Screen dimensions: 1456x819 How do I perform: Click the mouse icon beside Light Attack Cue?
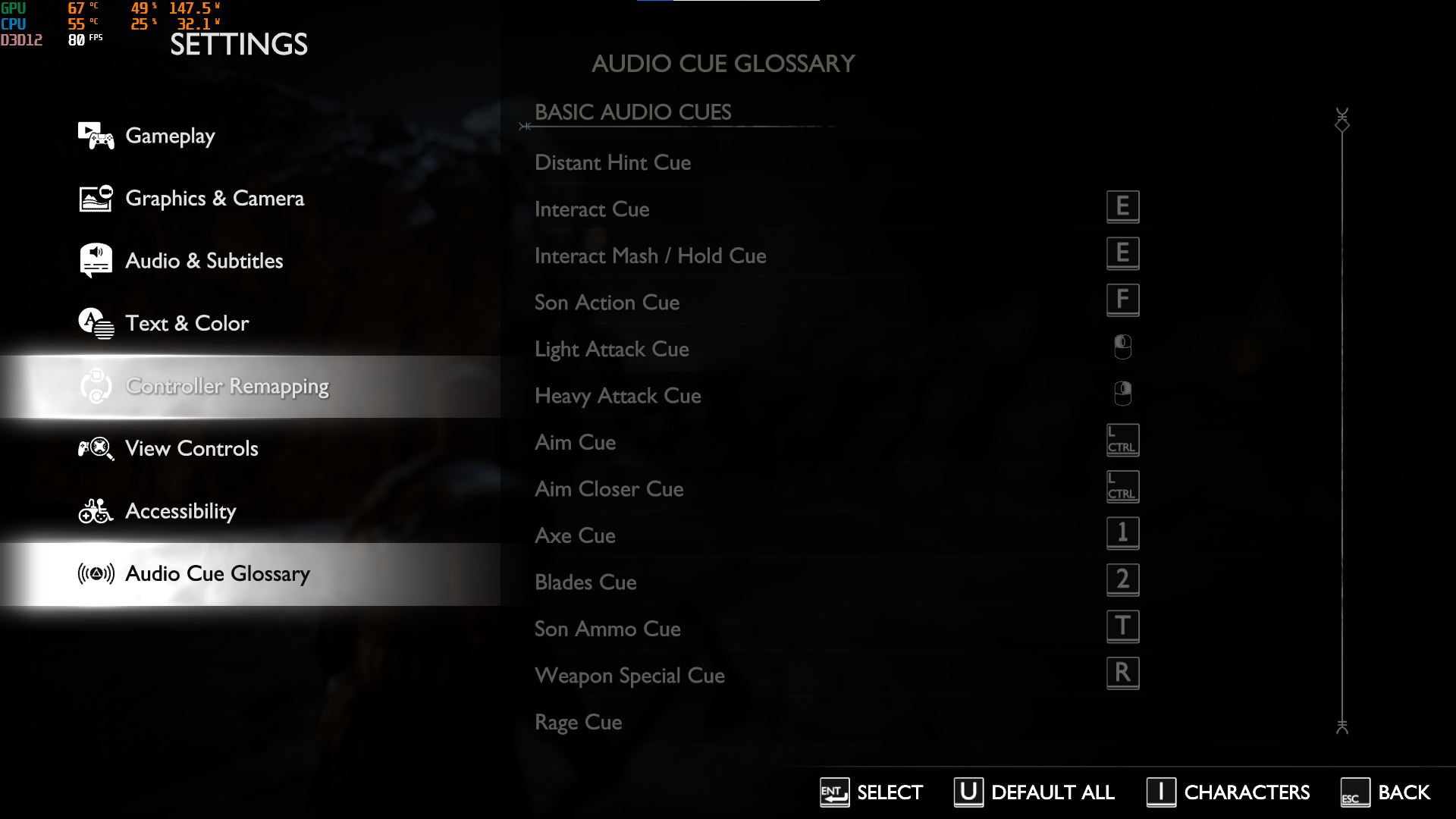coord(1123,346)
